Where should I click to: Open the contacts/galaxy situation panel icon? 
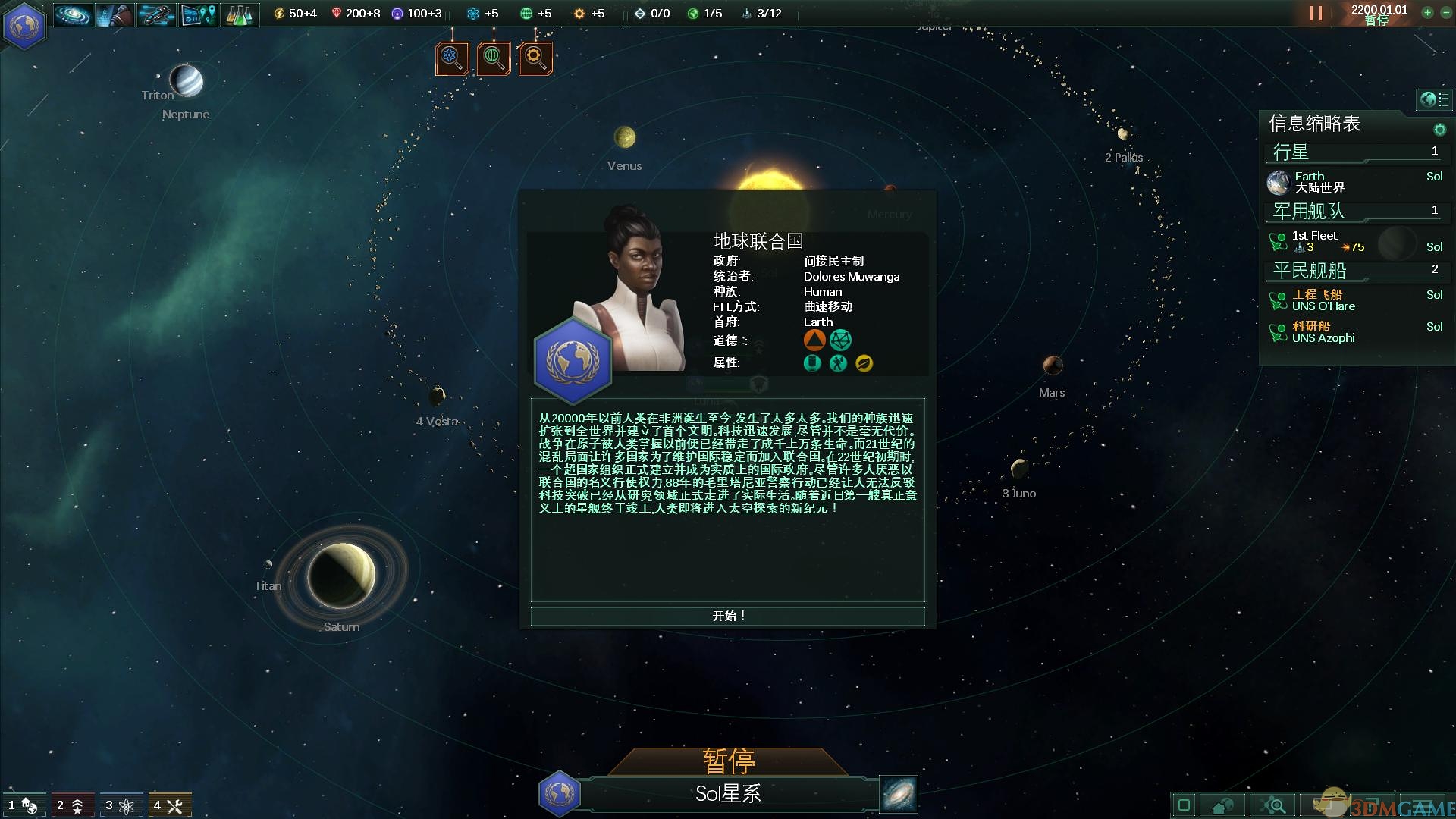tap(72, 14)
